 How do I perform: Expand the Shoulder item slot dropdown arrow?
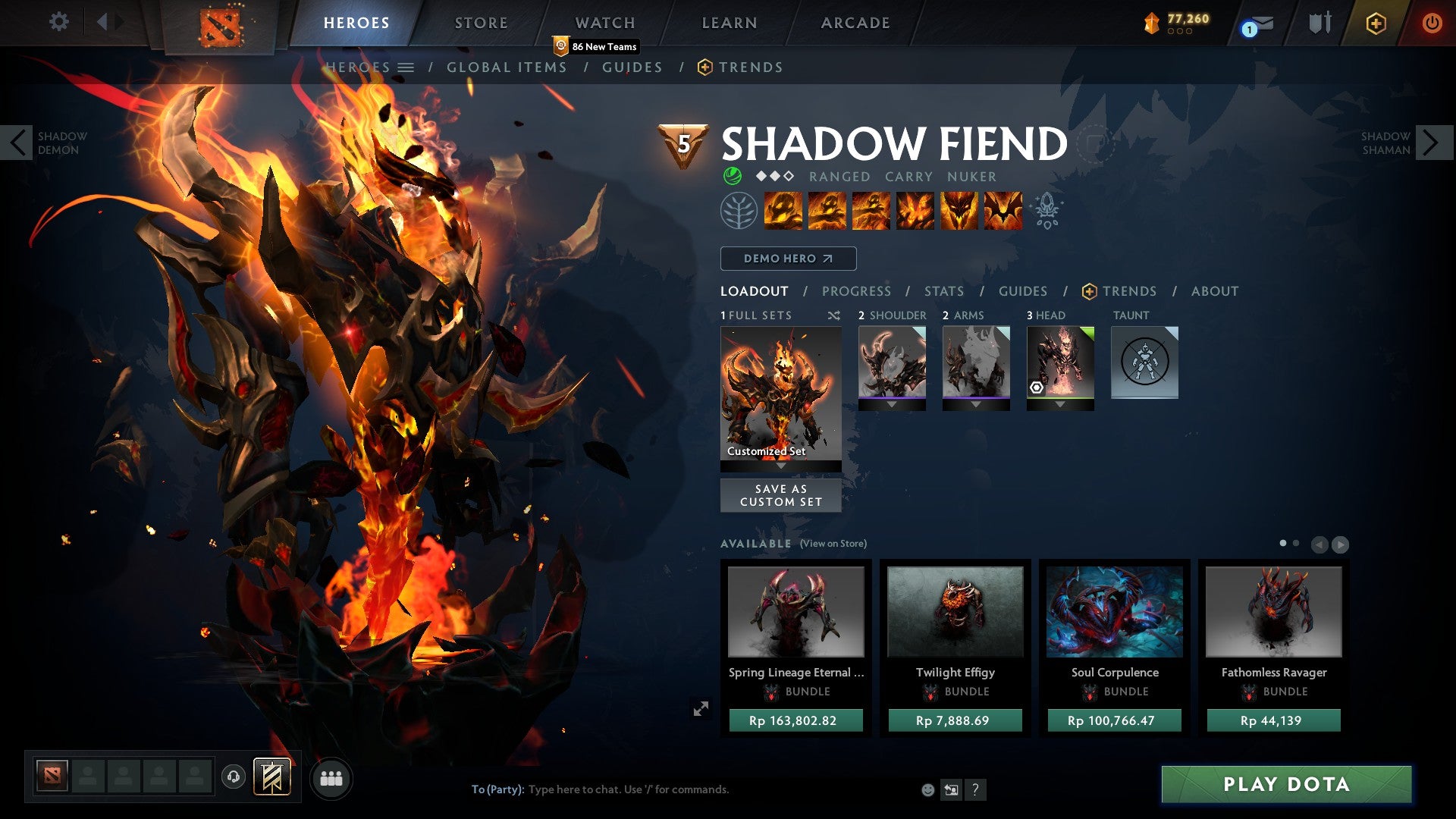point(892,404)
